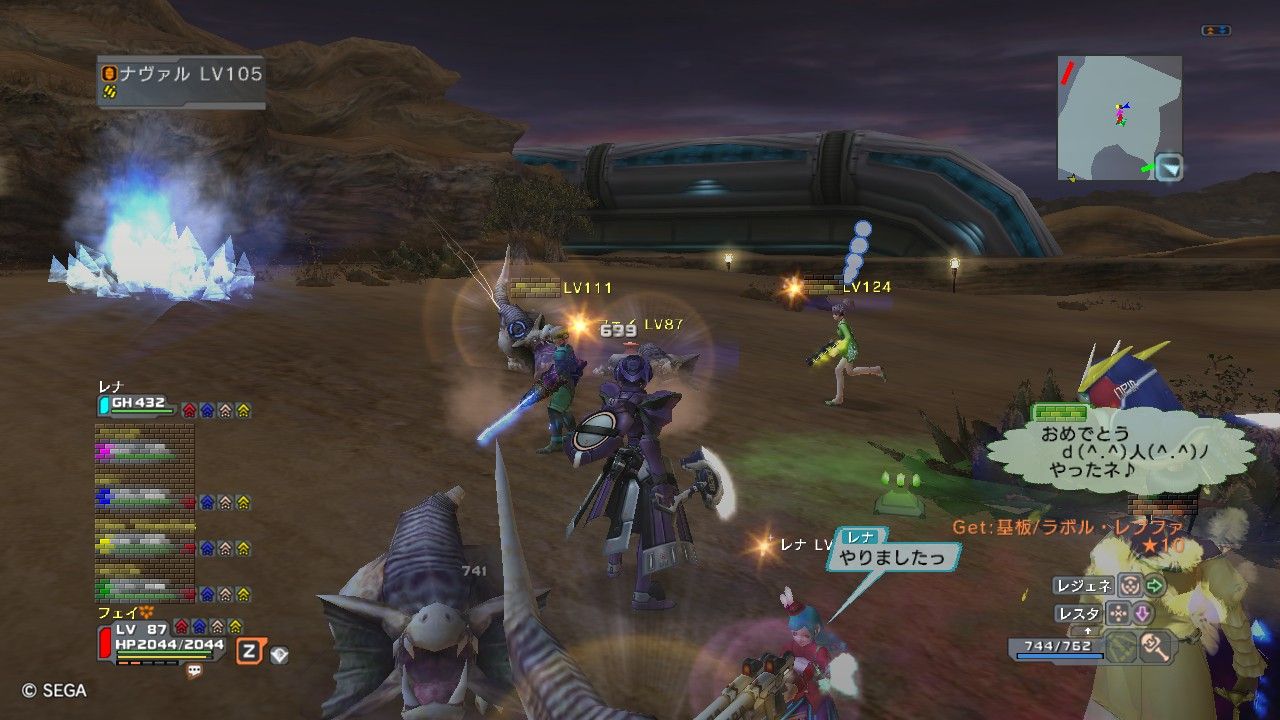
Task: Click レナ's やりましたっ chat bubble
Action: coord(891,557)
